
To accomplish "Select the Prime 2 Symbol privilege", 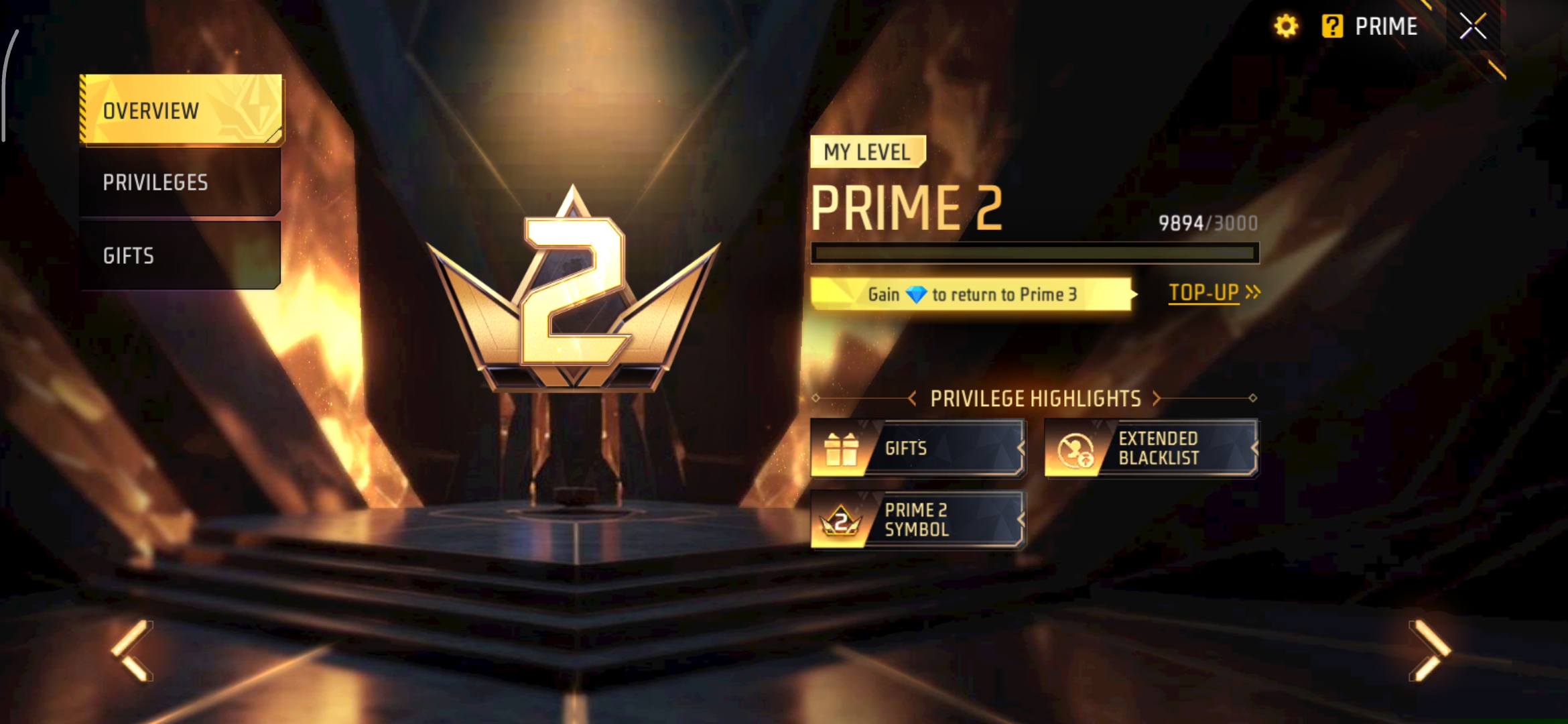I will 917,520.
